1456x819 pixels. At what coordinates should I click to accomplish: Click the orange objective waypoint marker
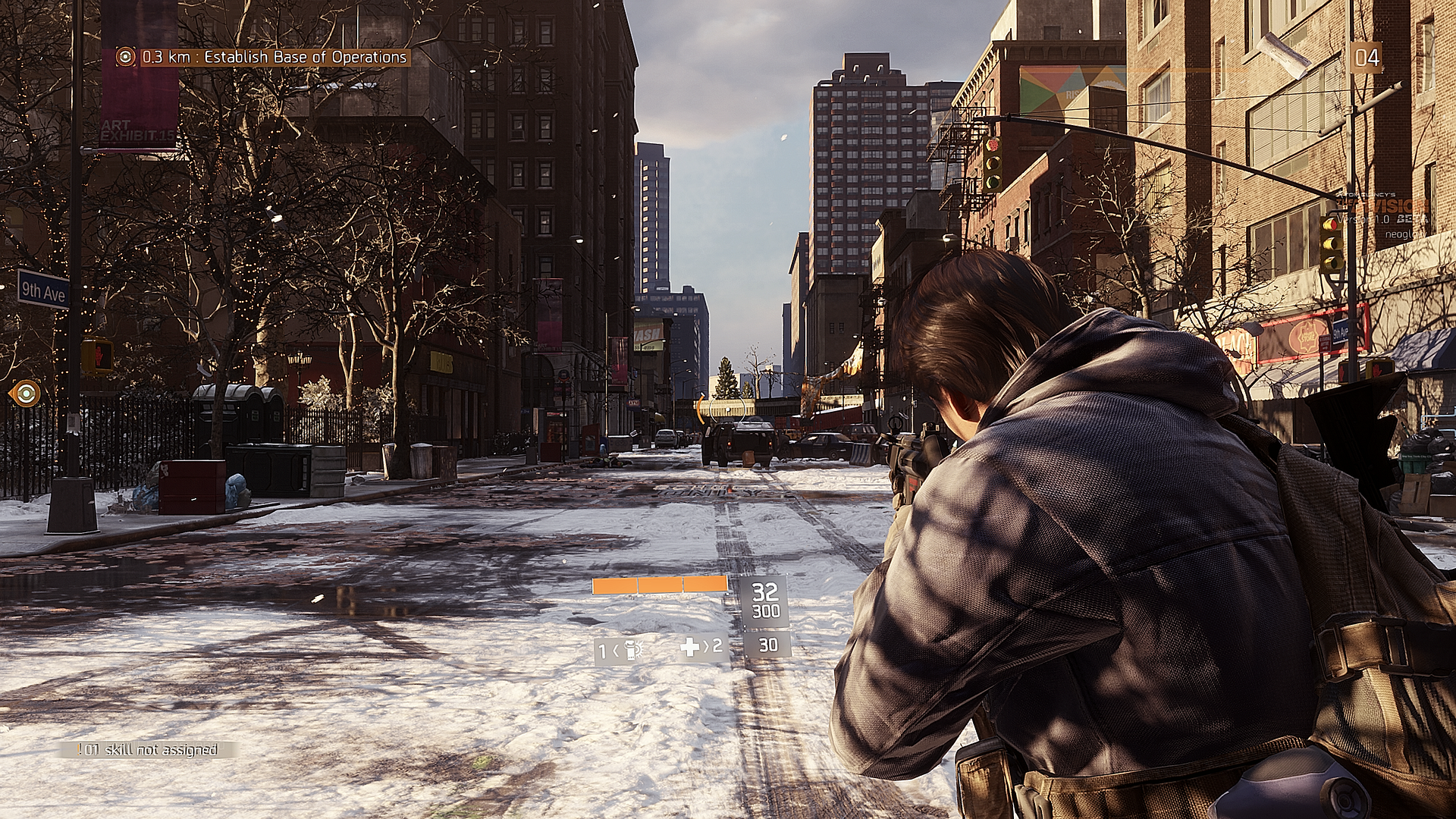26,393
